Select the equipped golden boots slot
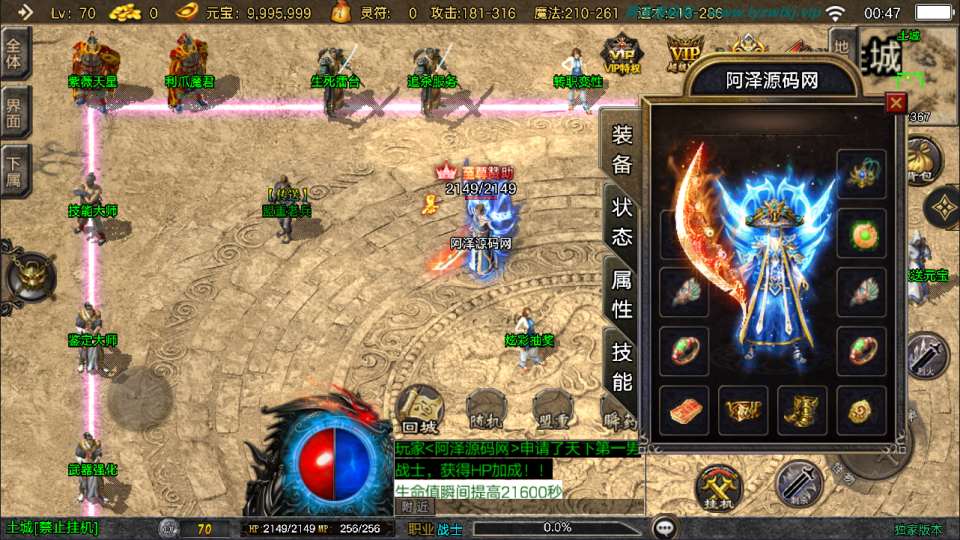 (803, 411)
